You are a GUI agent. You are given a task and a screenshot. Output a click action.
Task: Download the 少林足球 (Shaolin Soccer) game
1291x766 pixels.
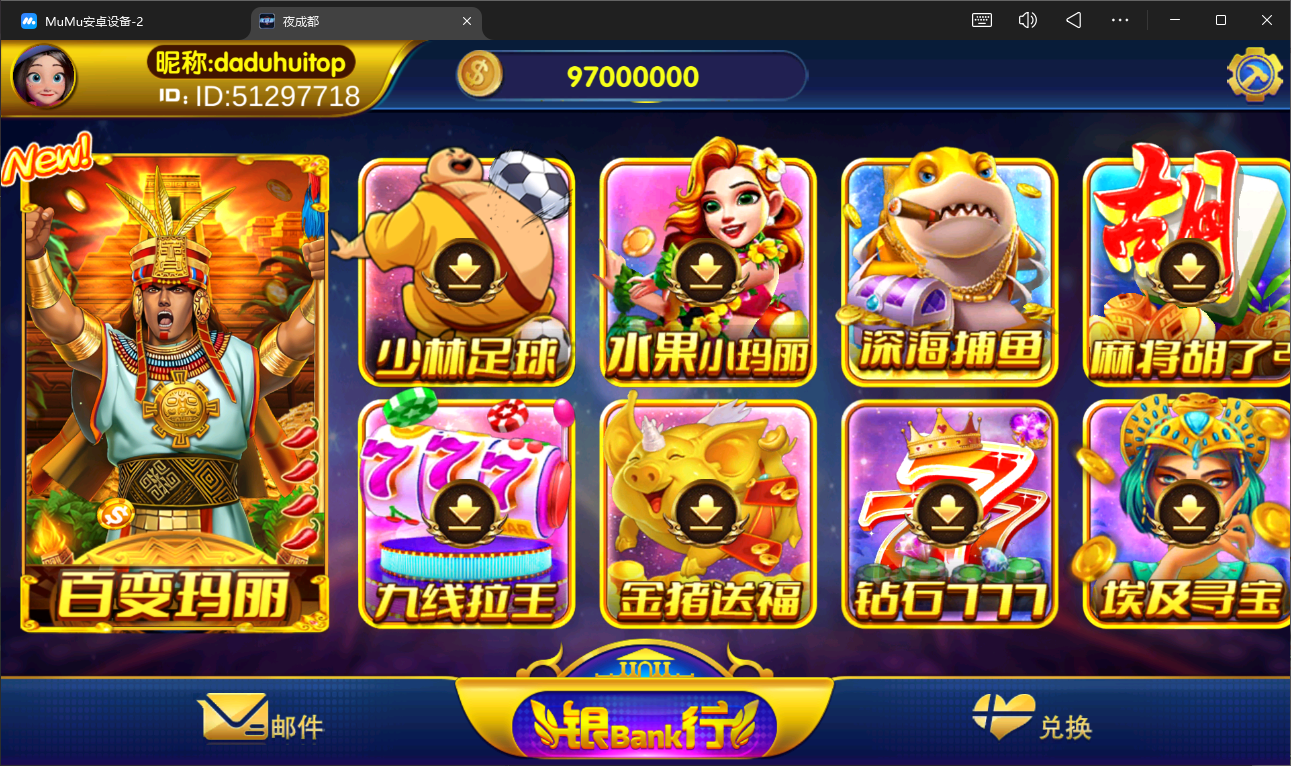[466, 268]
